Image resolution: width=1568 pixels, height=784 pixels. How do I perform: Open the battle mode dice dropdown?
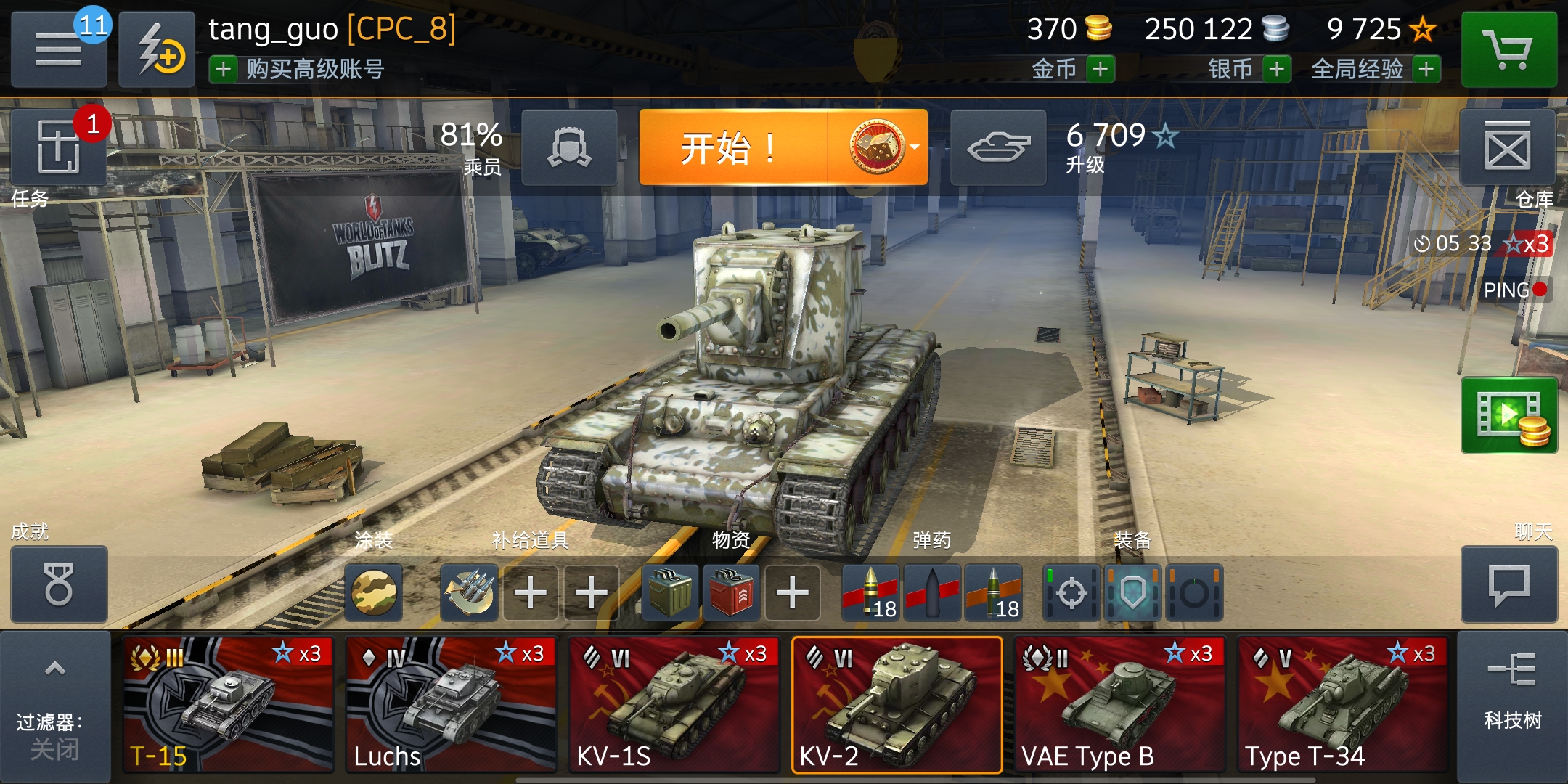[x=881, y=147]
